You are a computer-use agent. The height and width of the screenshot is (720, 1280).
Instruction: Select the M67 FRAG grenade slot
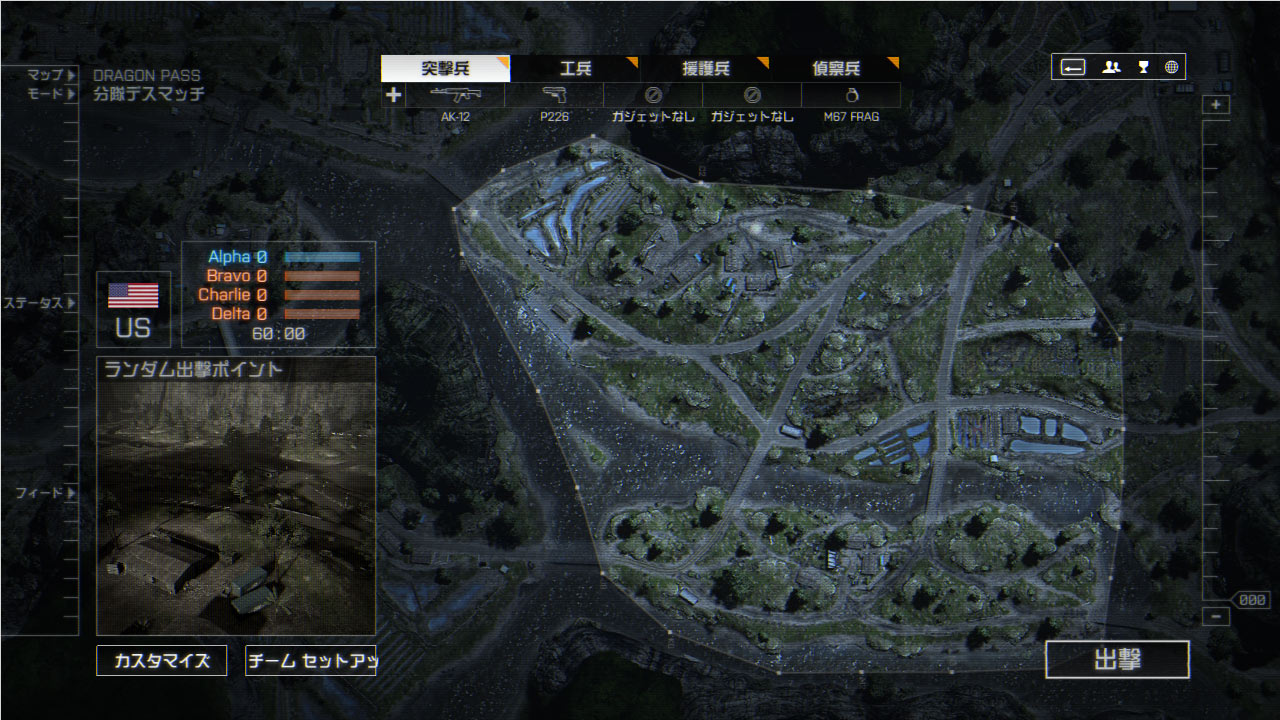coord(851,96)
